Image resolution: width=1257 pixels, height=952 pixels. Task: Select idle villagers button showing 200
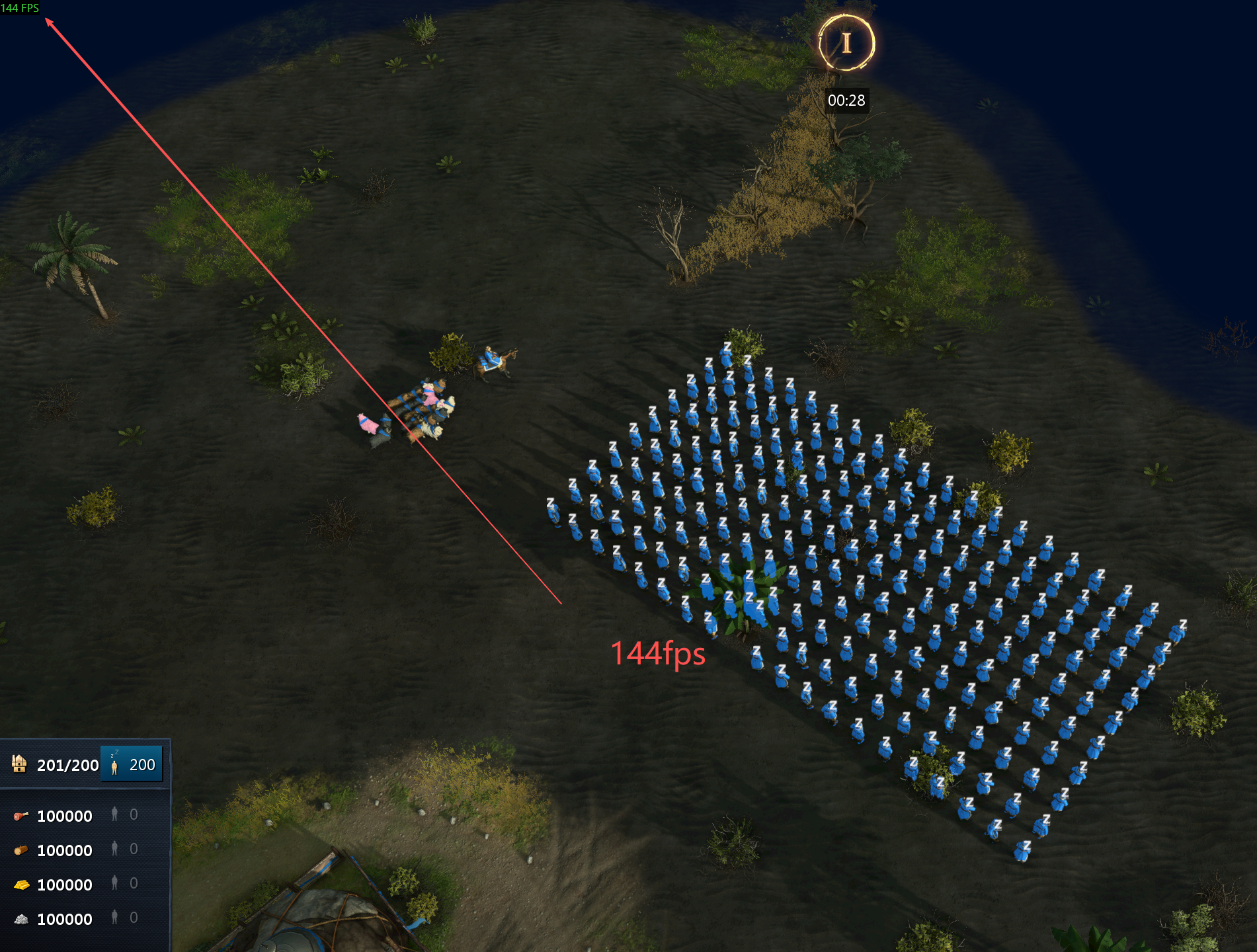pos(132,764)
